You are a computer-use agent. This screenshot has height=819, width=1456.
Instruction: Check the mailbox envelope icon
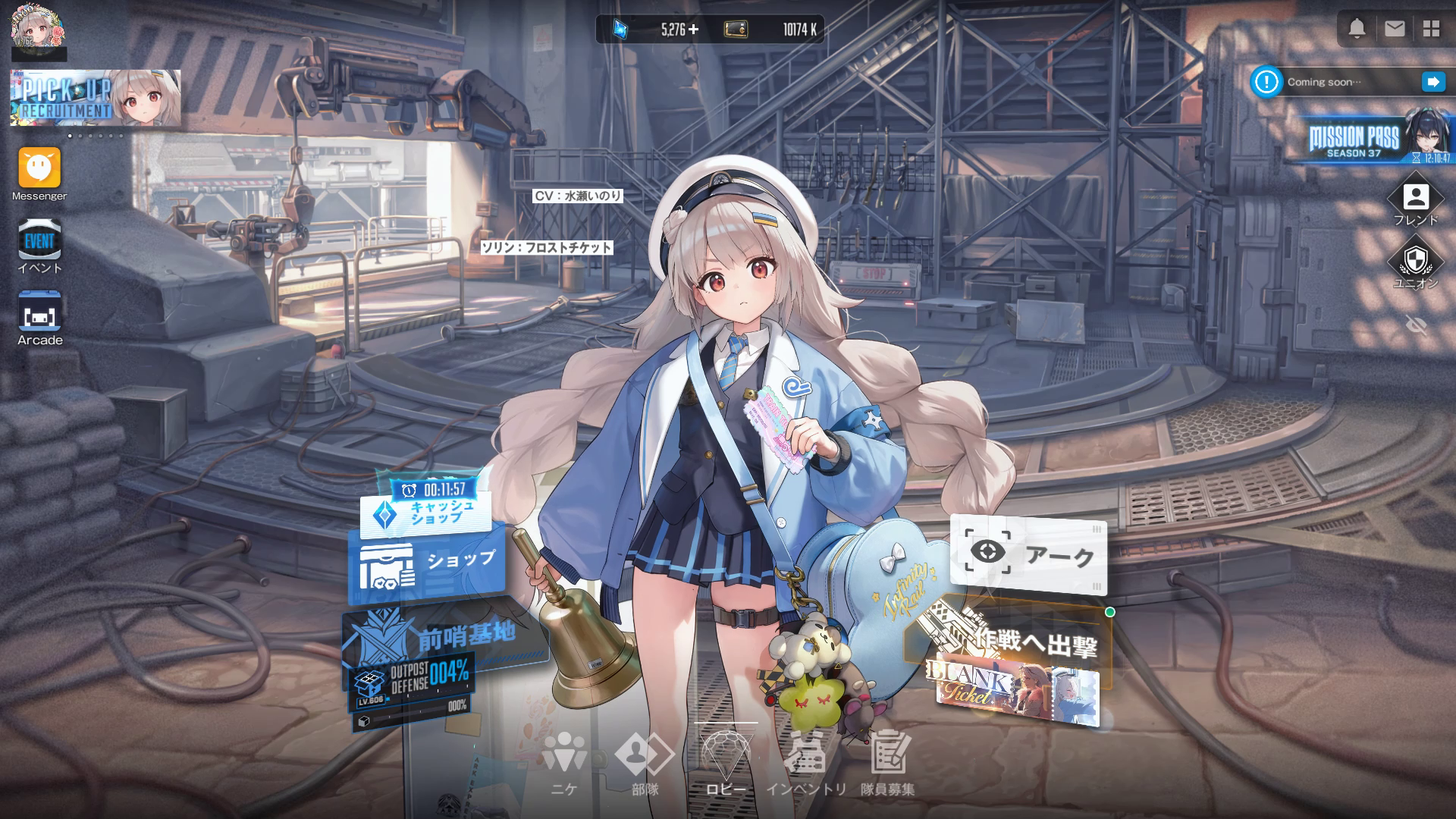[x=1395, y=29]
